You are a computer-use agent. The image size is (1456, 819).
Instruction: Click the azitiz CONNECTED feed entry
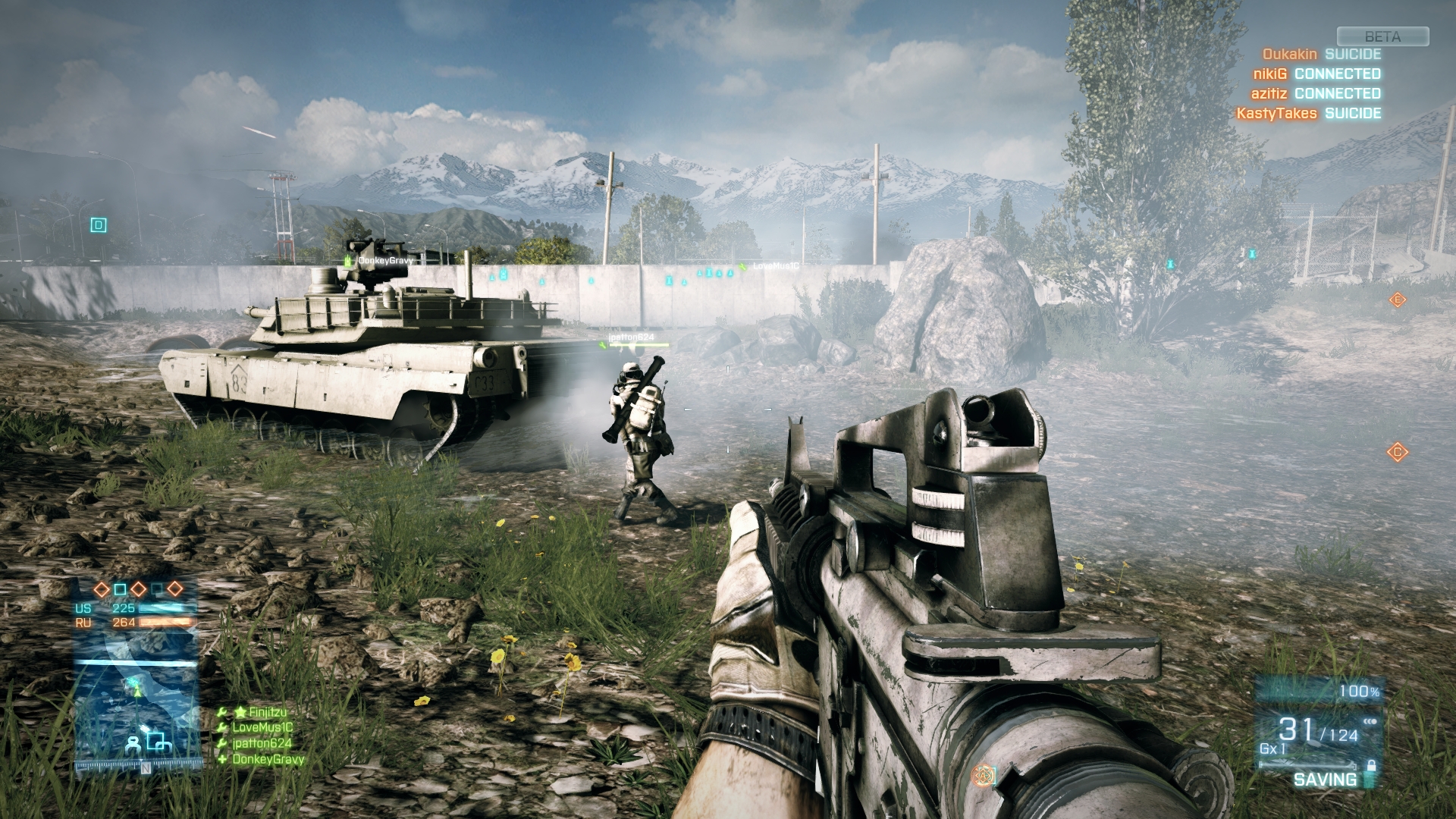(1316, 94)
